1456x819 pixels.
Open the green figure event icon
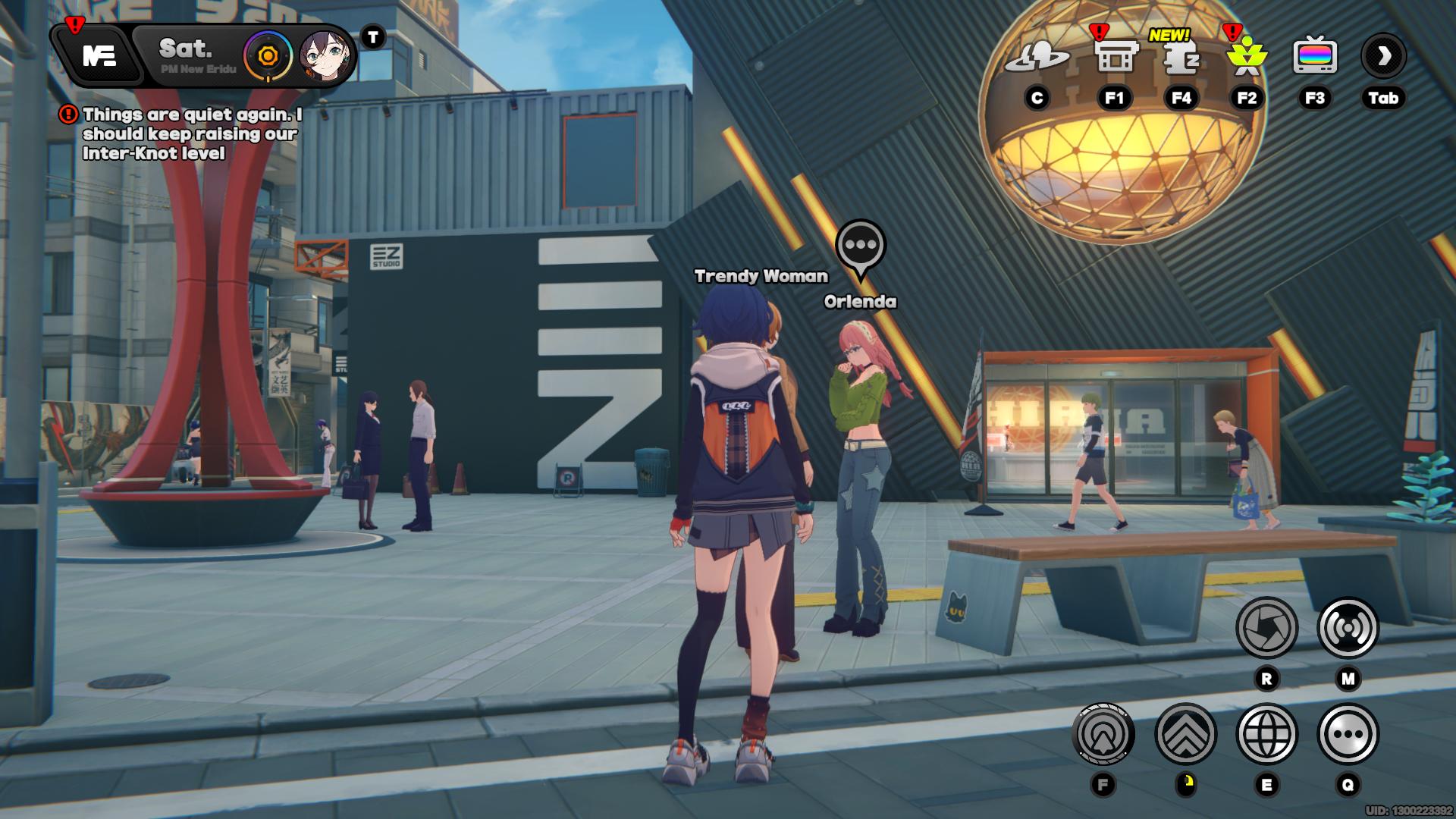1247,57
